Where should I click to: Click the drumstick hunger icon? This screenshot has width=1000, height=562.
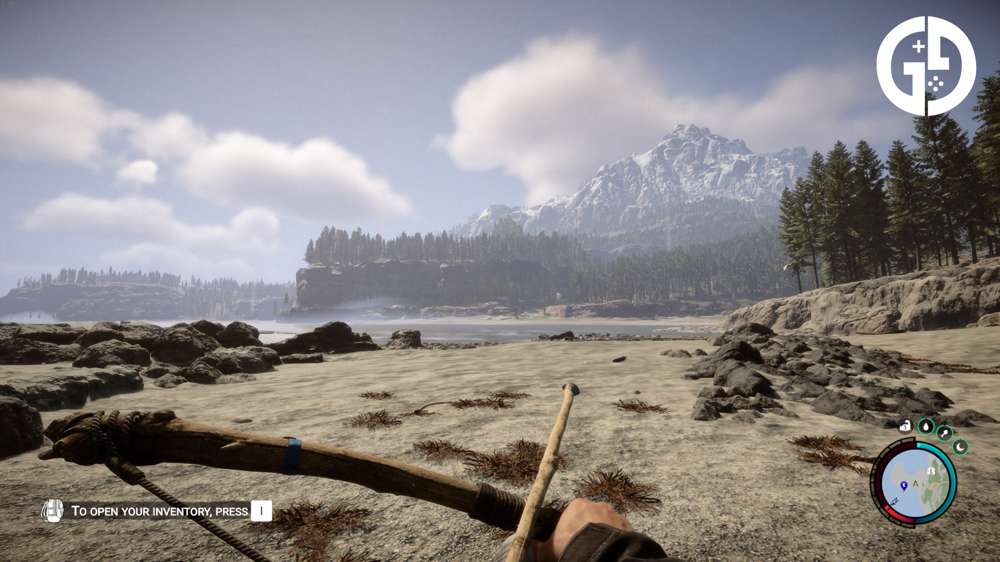coord(943,432)
